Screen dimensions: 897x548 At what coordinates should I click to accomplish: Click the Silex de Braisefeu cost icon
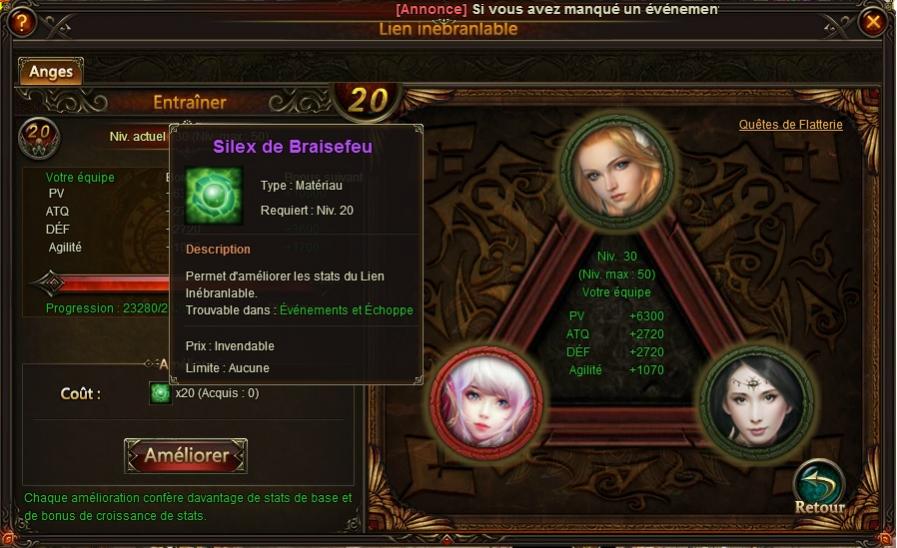tap(160, 393)
